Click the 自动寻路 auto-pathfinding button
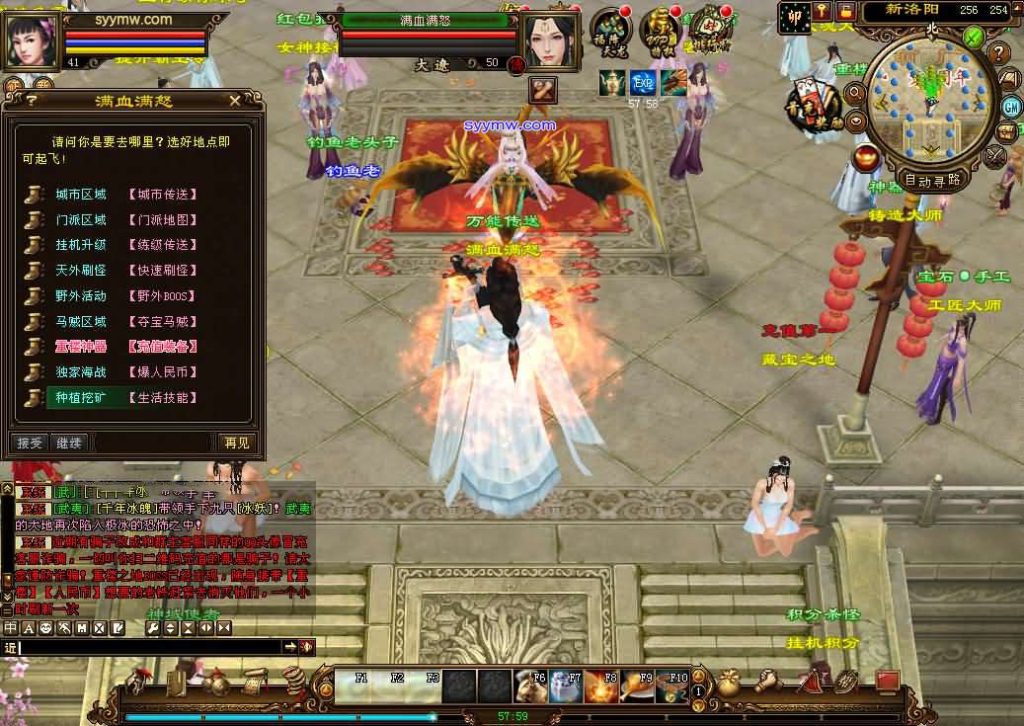Screen dimensions: 1024x726 (x=932, y=180)
